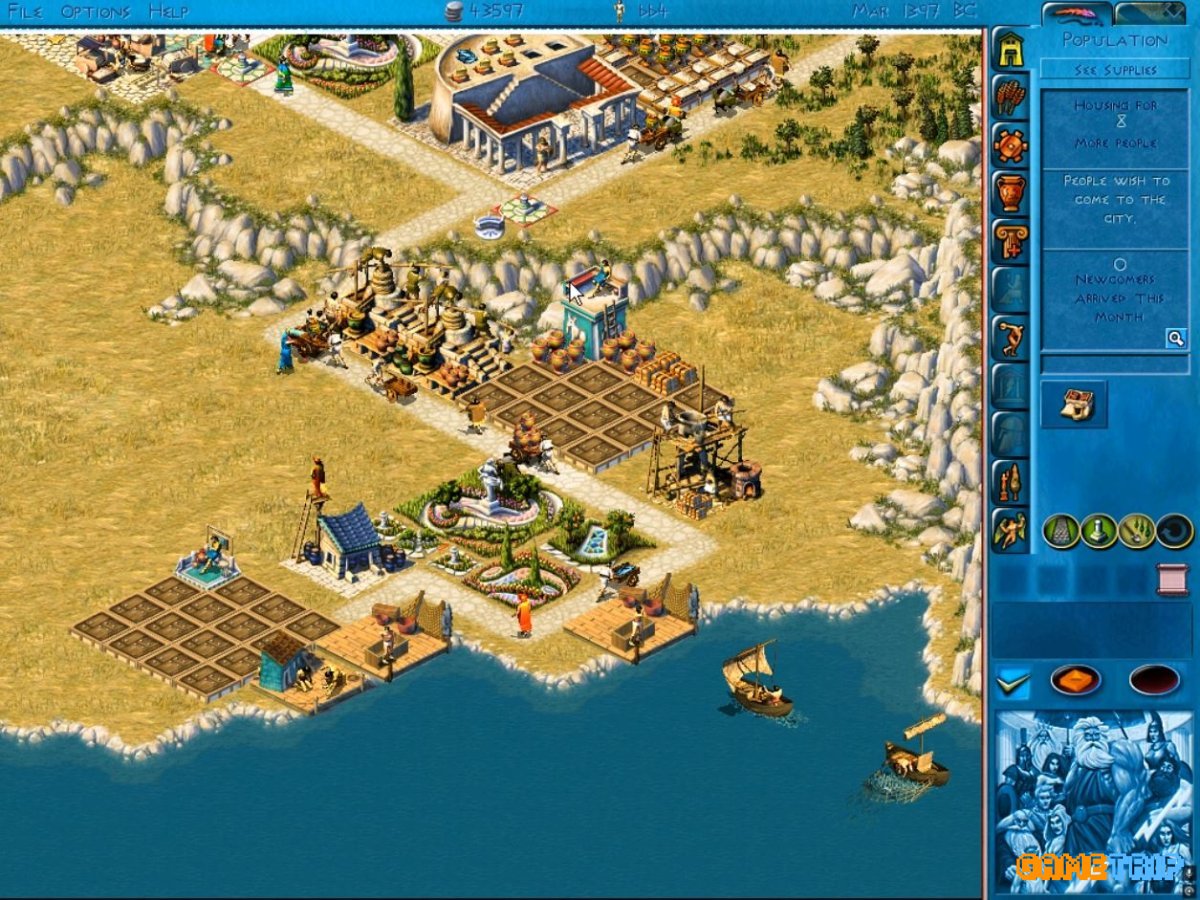Open the pink scroll messages button
Screen dimensions: 1200x900
1172,579
